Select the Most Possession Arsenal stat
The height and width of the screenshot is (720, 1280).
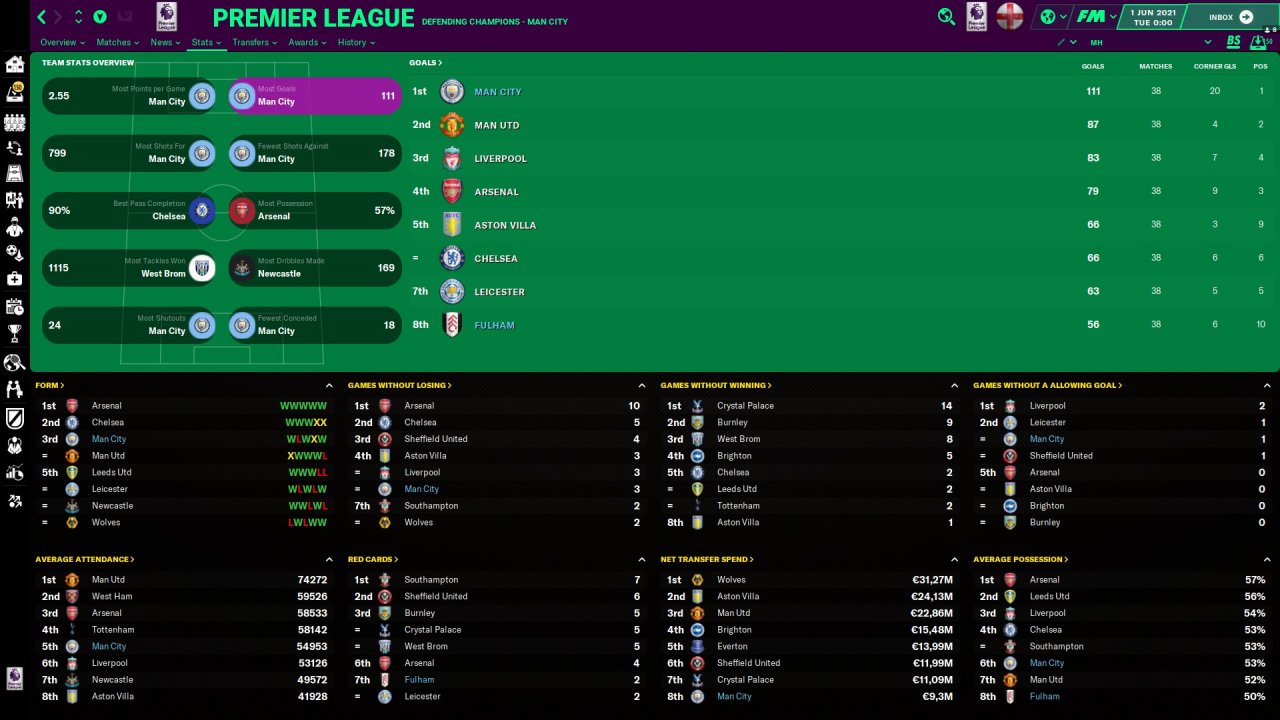(x=314, y=210)
